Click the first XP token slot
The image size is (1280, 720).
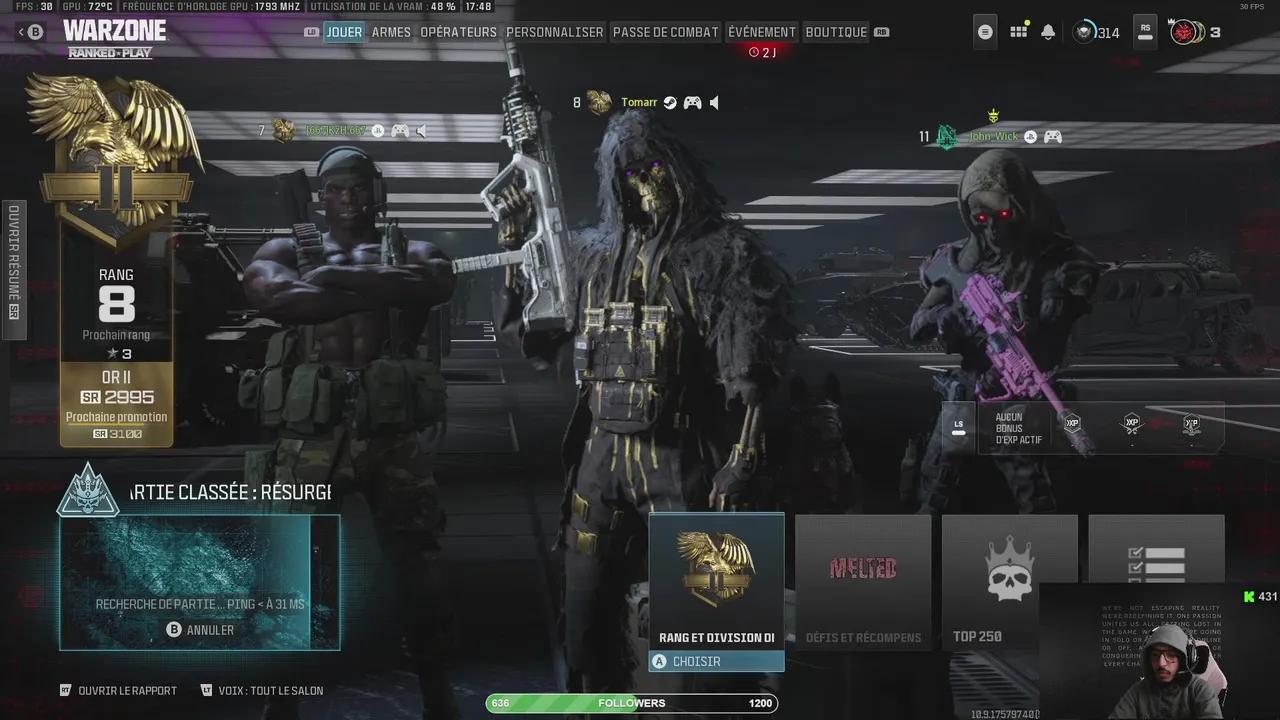pos(1071,425)
